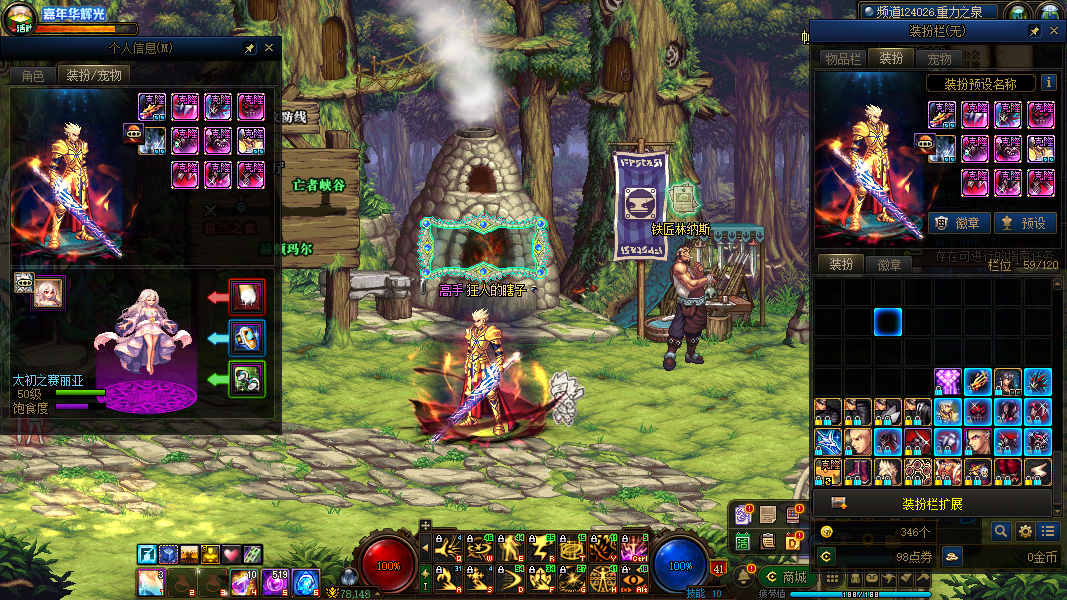1067x600 pixels.
Task: Open the 预设 preset button
Action: point(1023,223)
